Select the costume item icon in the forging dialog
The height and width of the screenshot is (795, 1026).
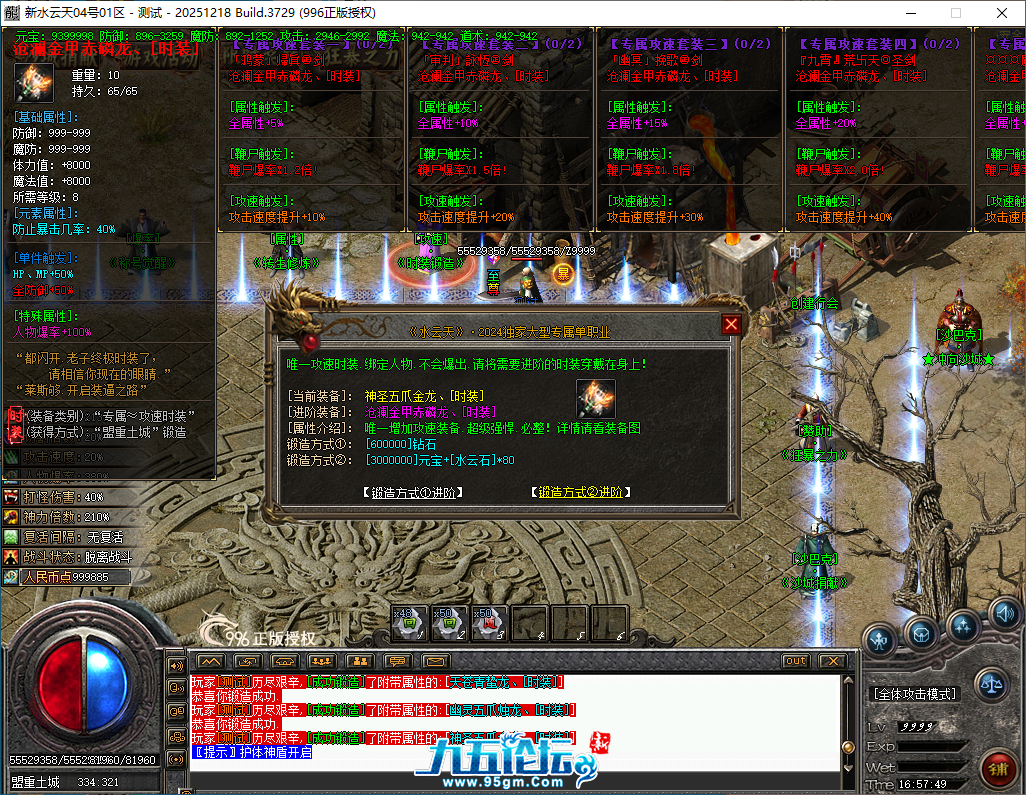(x=596, y=399)
